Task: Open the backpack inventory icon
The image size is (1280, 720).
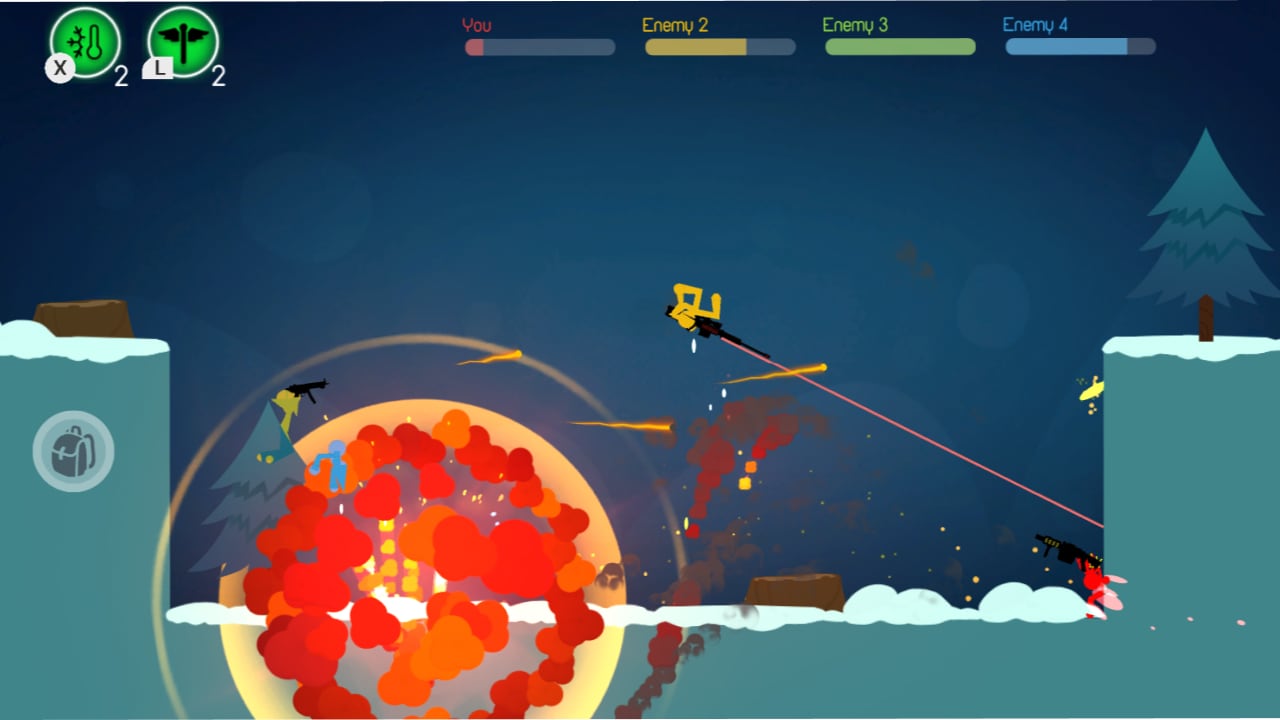Action: (x=72, y=451)
